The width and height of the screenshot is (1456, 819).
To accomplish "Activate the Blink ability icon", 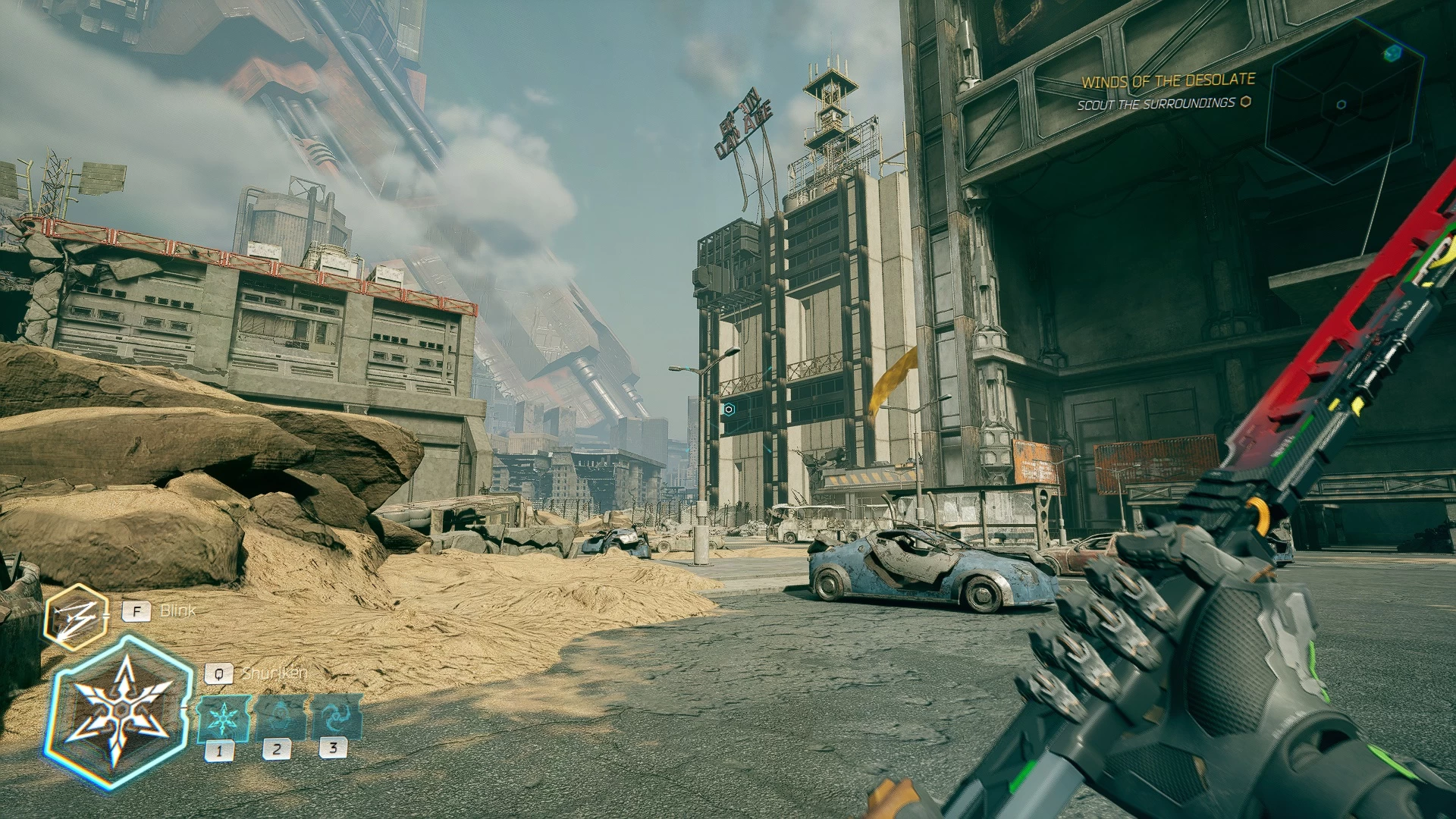I will (x=75, y=617).
